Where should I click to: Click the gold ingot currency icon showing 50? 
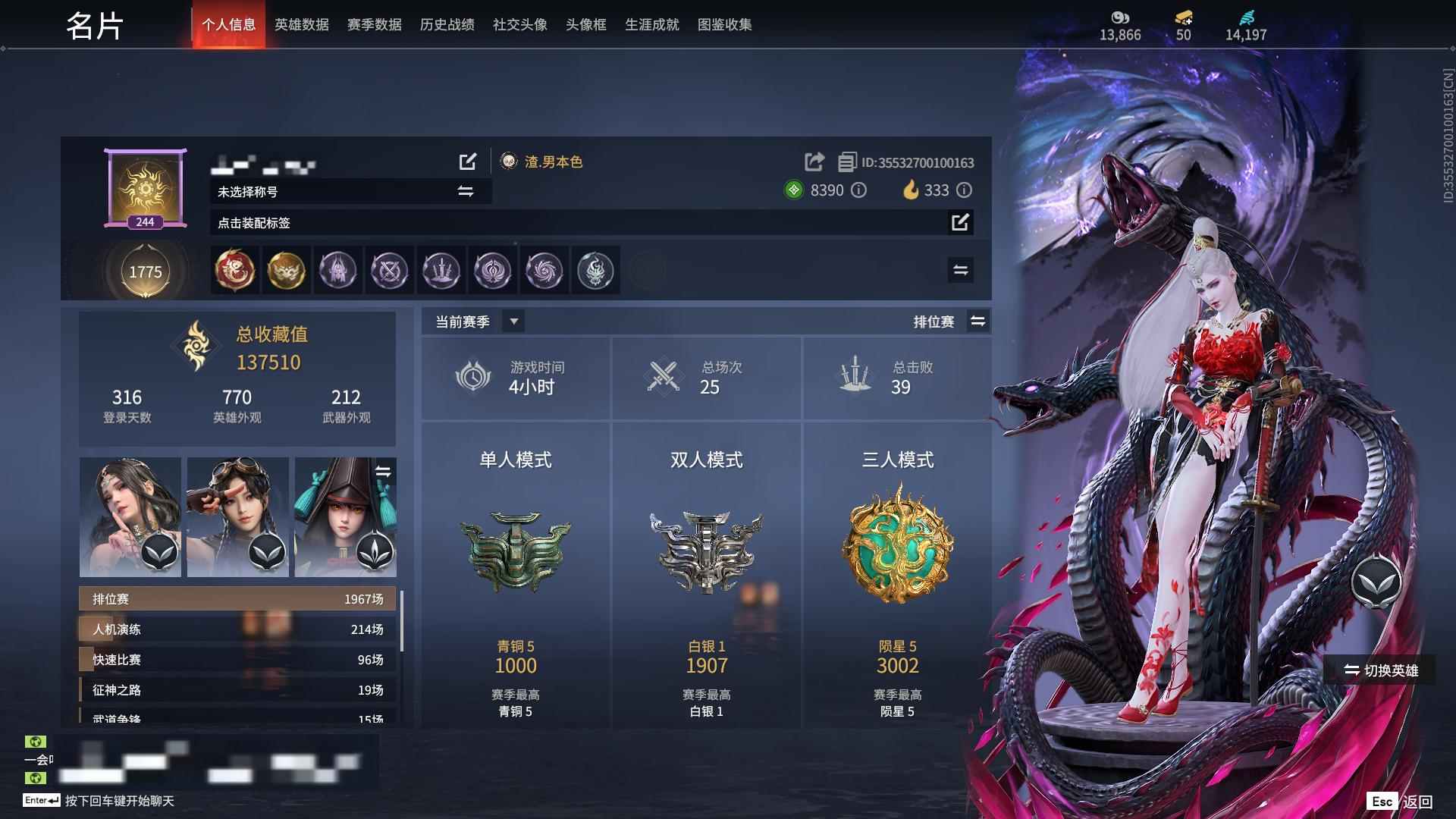[x=1184, y=18]
